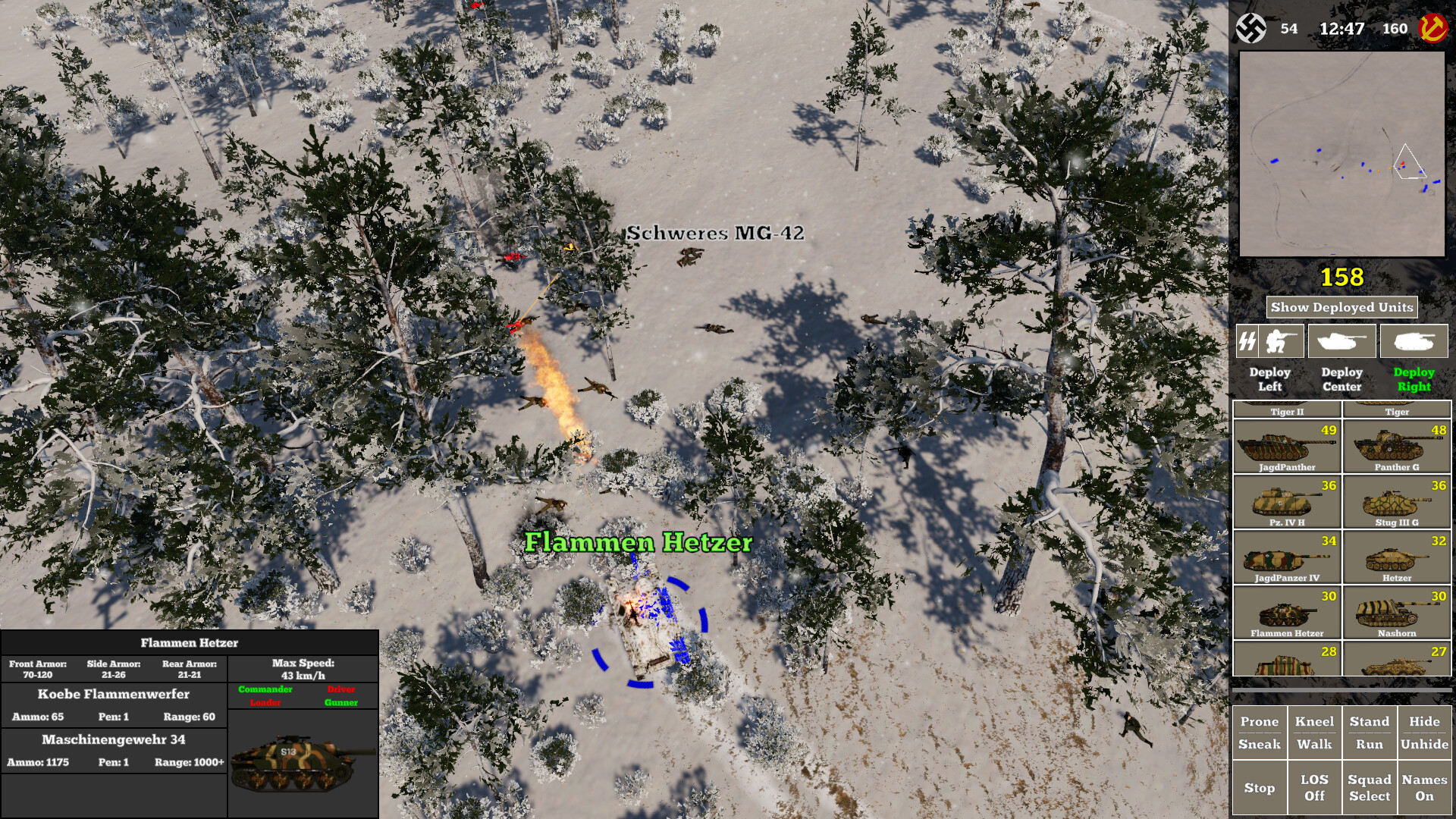Select the Stug III G unit icon

[x=1399, y=501]
